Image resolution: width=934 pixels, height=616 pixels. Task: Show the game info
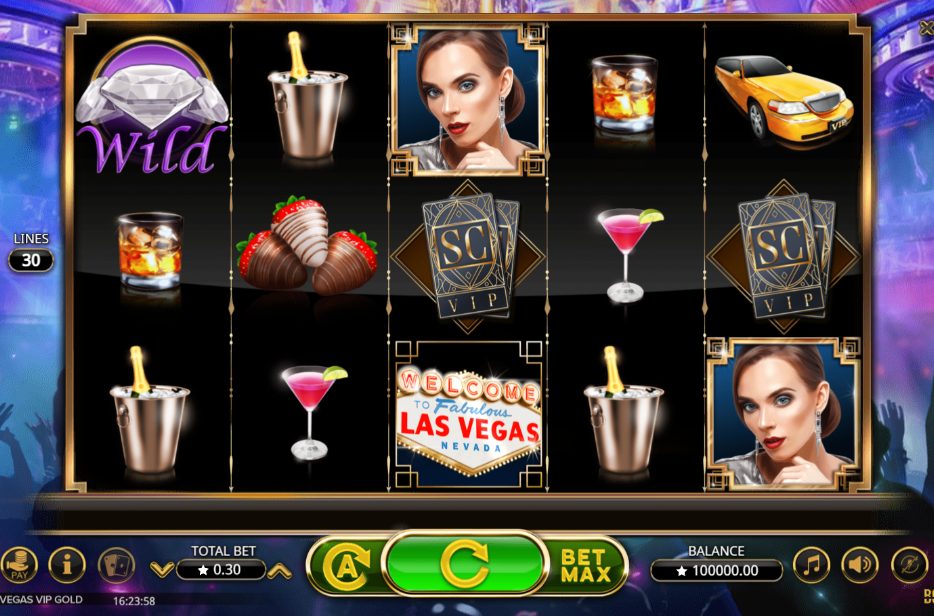[x=67, y=566]
